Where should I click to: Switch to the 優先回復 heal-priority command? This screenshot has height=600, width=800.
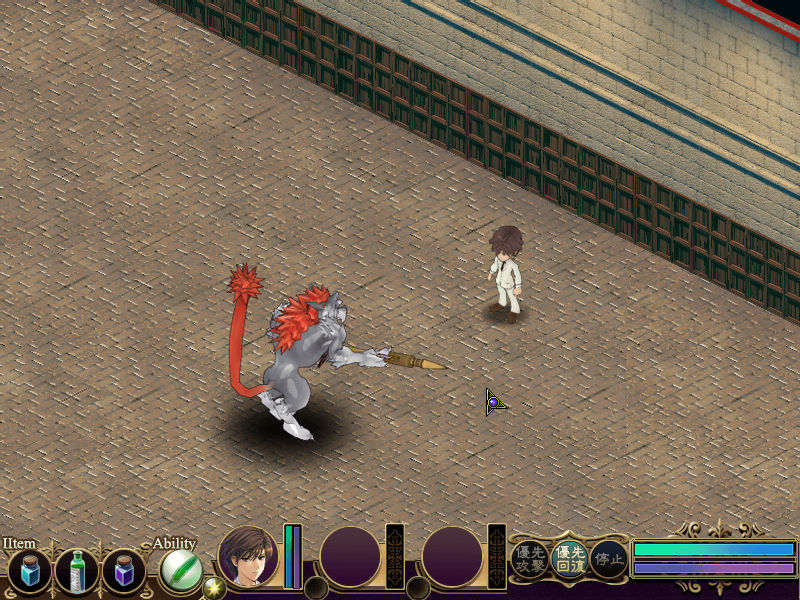coord(569,560)
